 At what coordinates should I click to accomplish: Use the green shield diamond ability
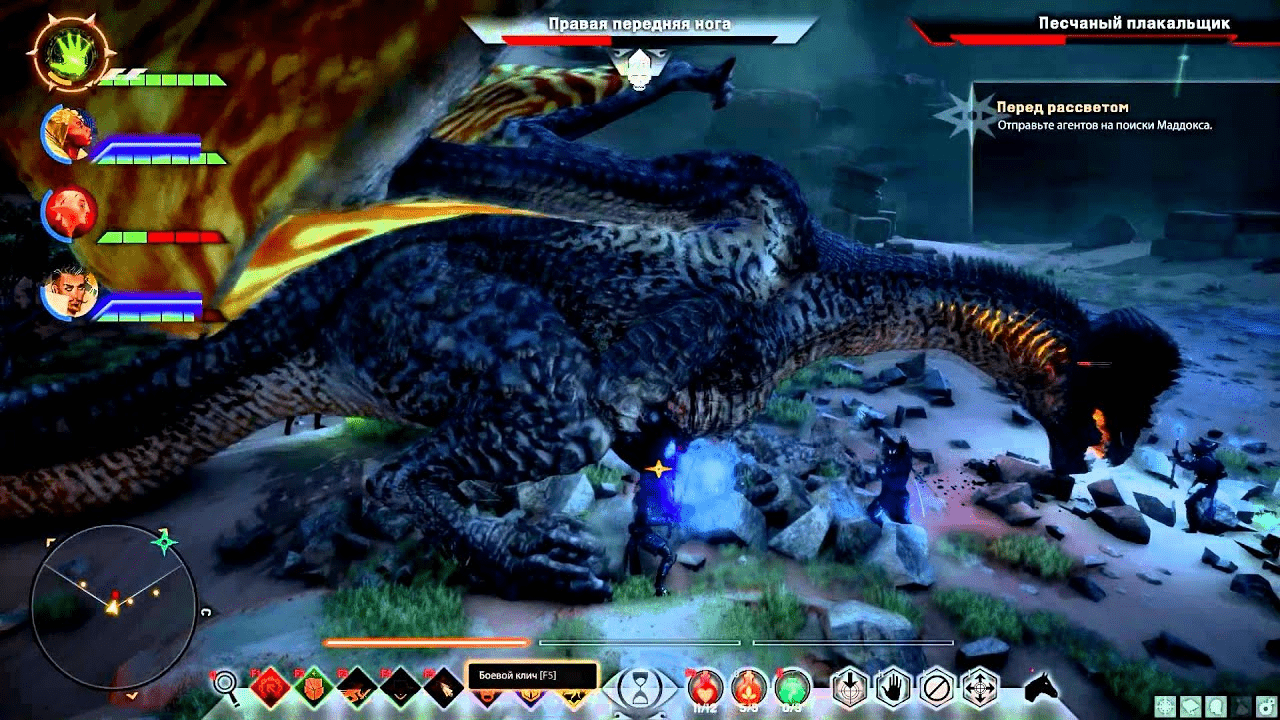click(x=314, y=688)
